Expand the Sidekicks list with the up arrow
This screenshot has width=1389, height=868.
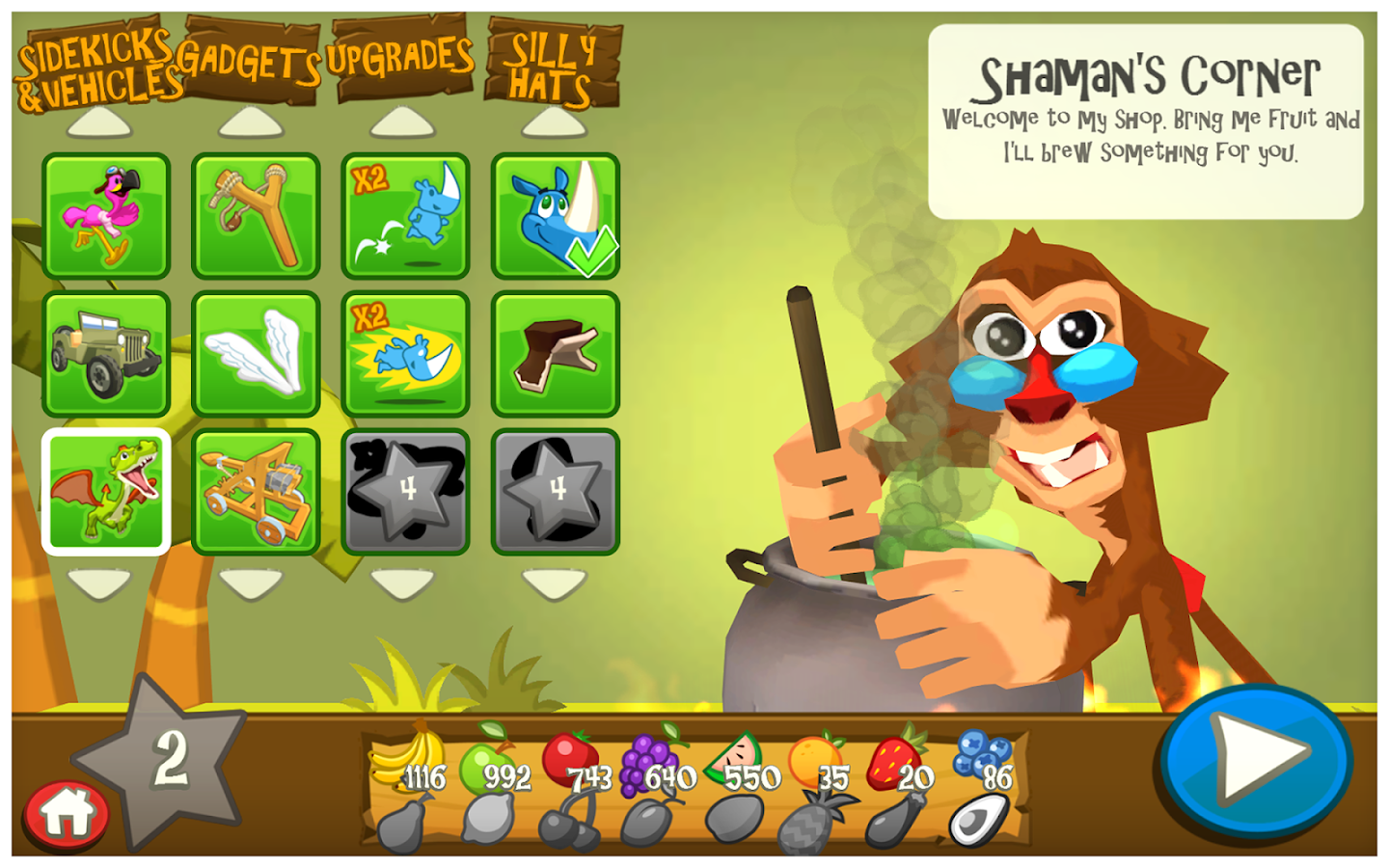[x=106, y=121]
